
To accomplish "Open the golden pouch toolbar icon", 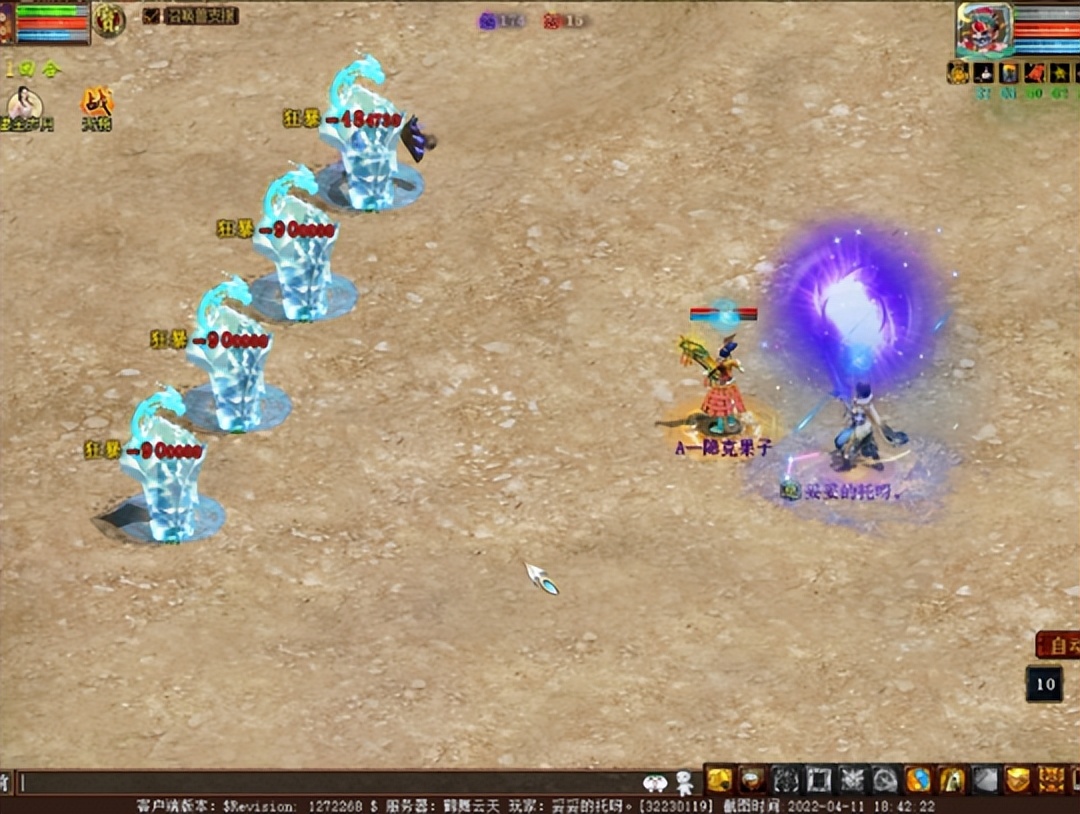I will click(719, 779).
